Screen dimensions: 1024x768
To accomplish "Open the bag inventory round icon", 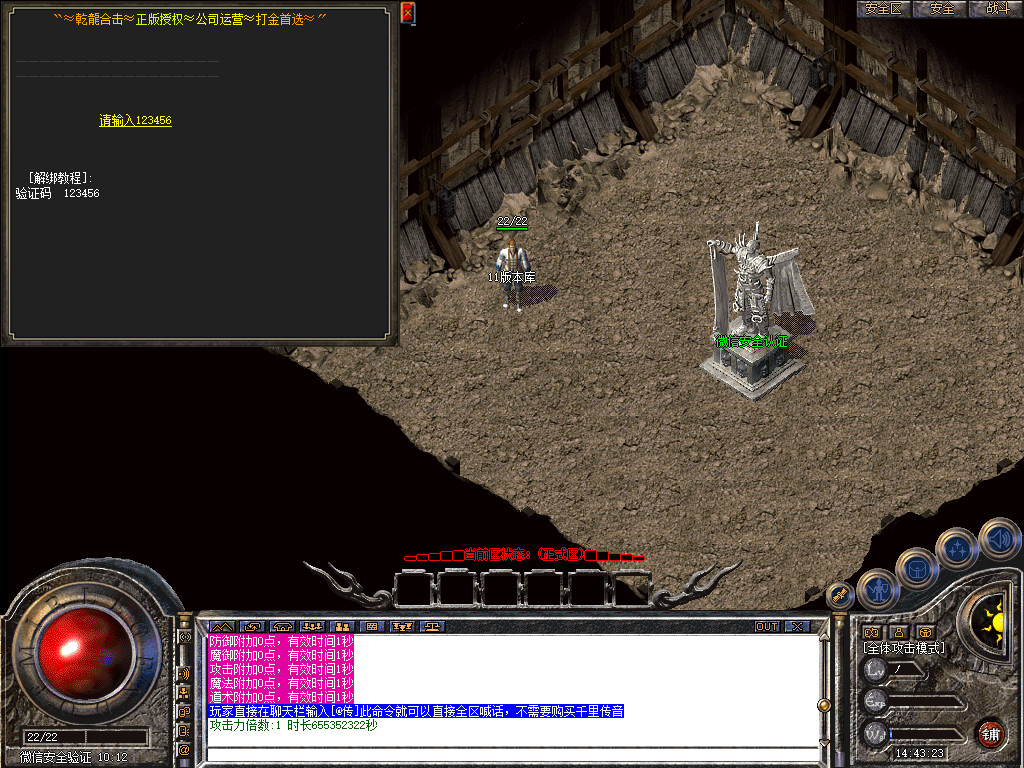I will point(918,569).
